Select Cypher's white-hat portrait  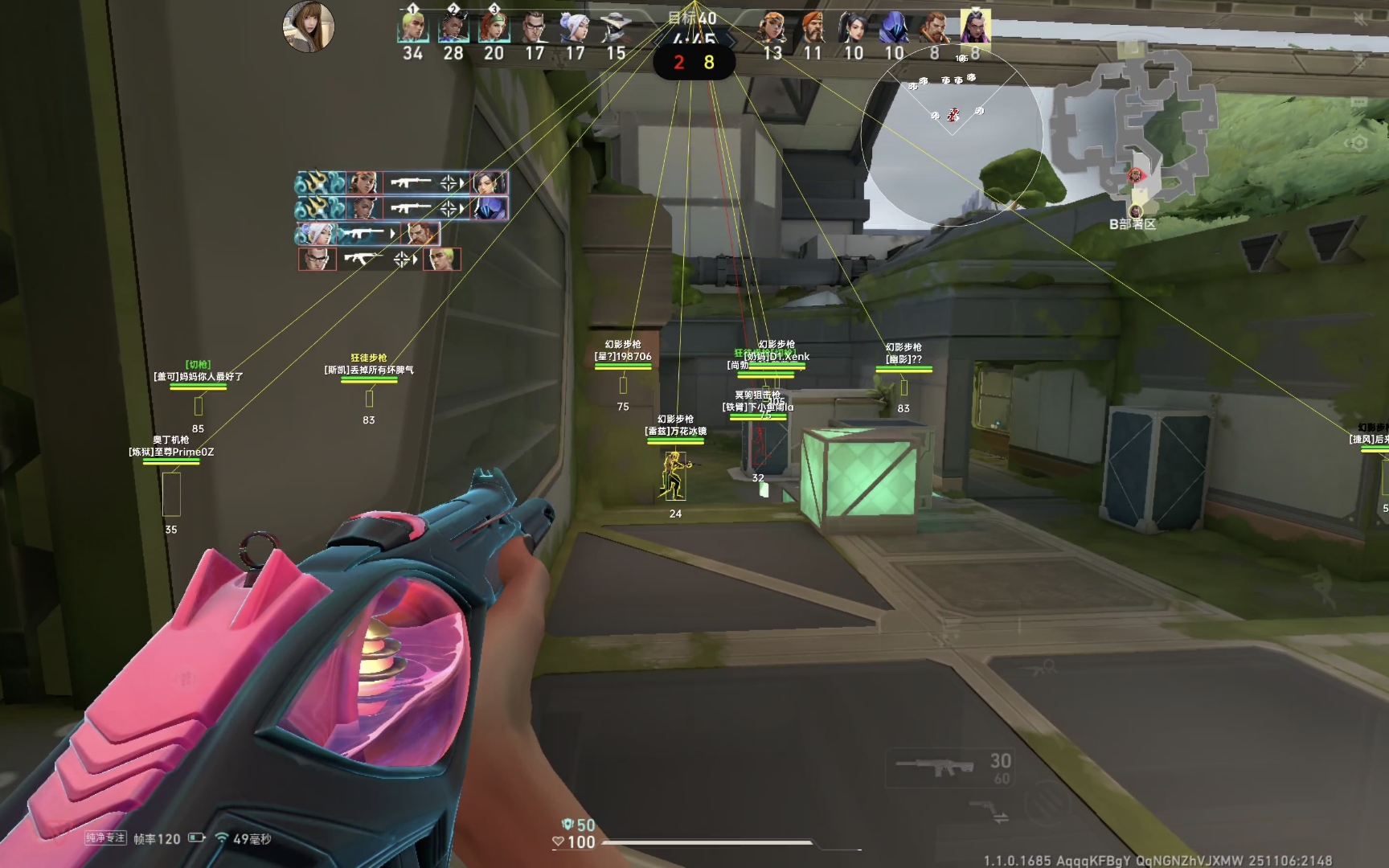coord(616,29)
